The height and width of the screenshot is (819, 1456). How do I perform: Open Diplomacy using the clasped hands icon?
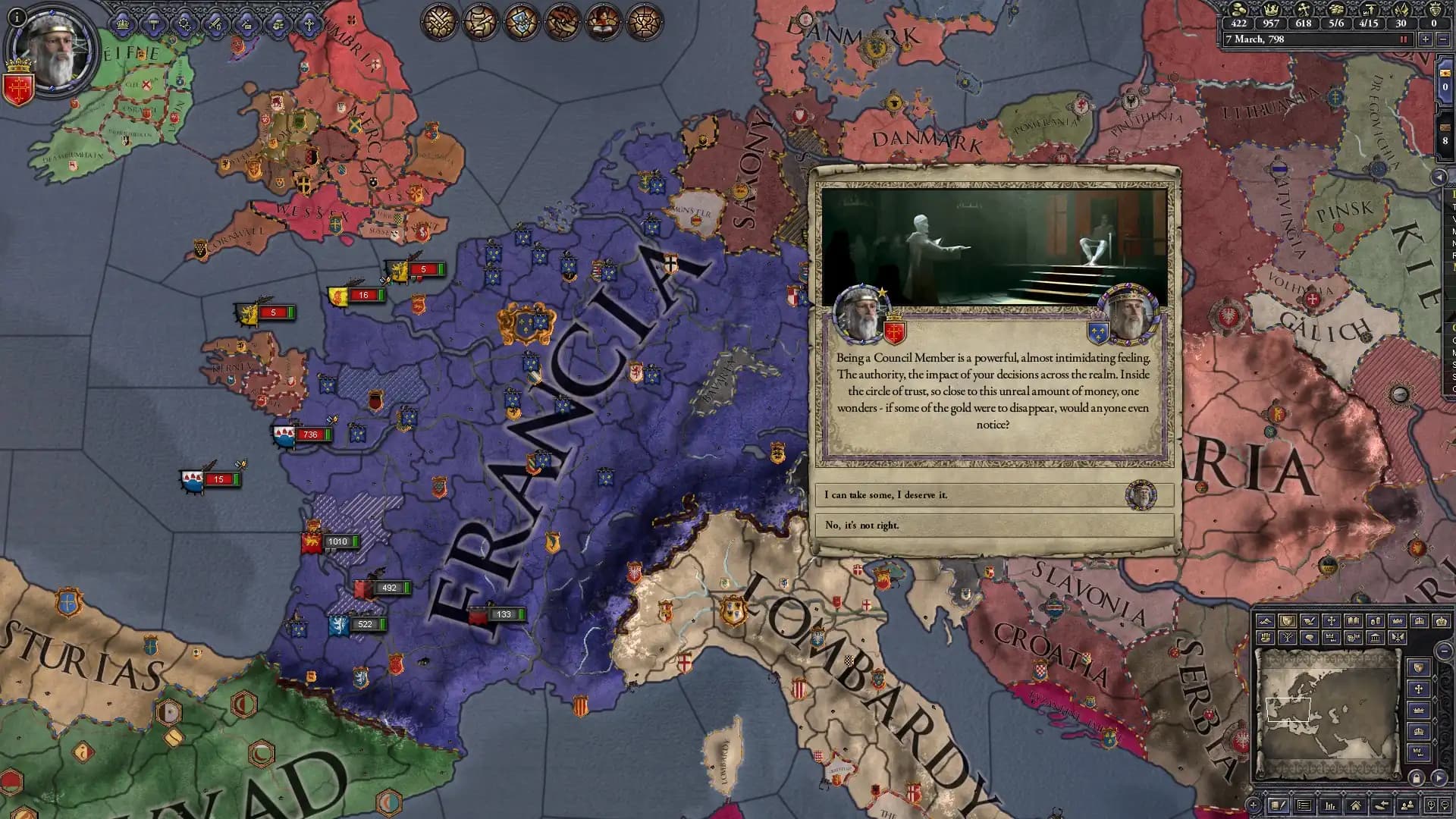coord(561,20)
